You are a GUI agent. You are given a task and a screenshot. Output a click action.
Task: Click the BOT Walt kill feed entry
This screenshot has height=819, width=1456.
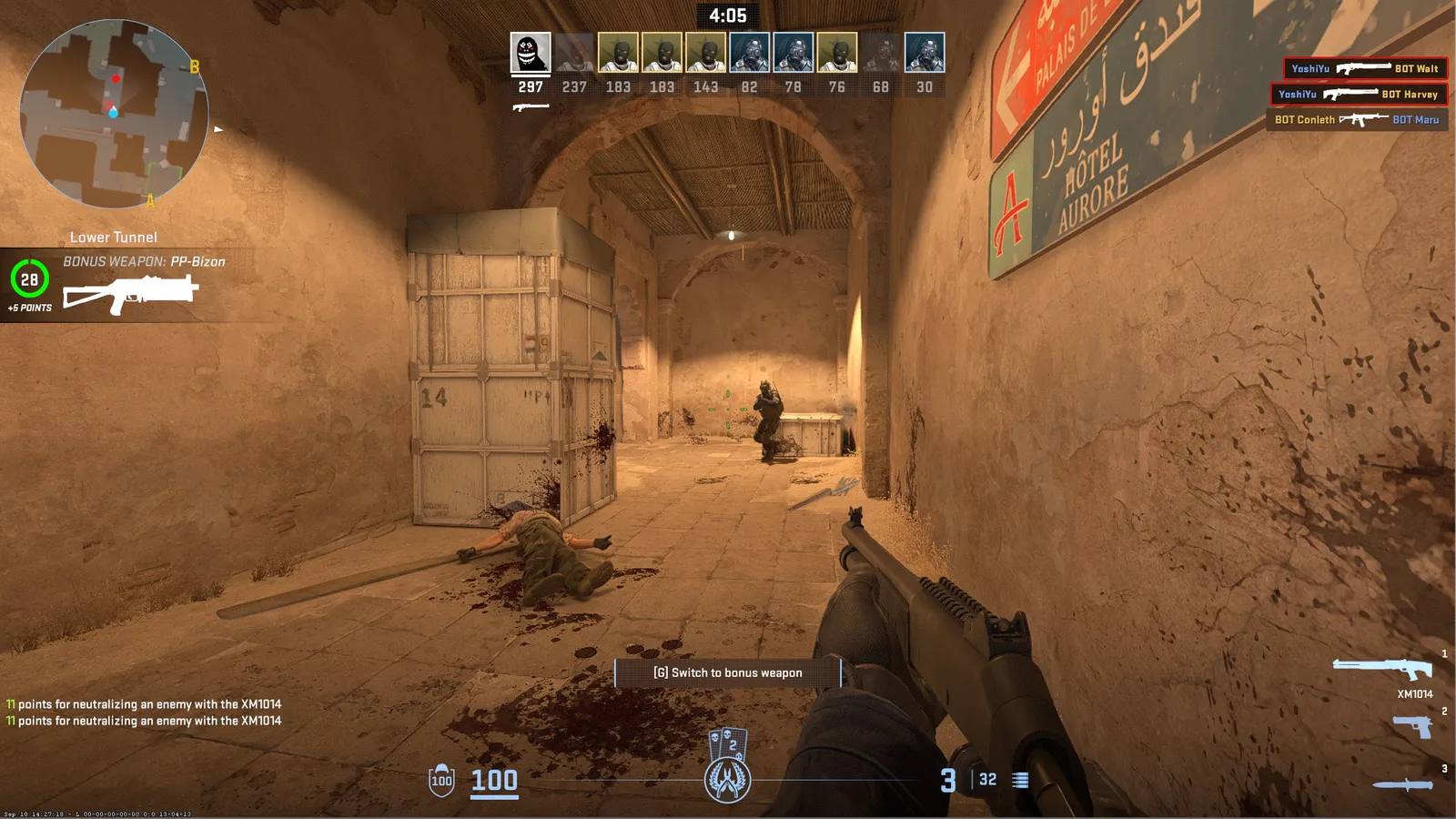tap(1365, 68)
